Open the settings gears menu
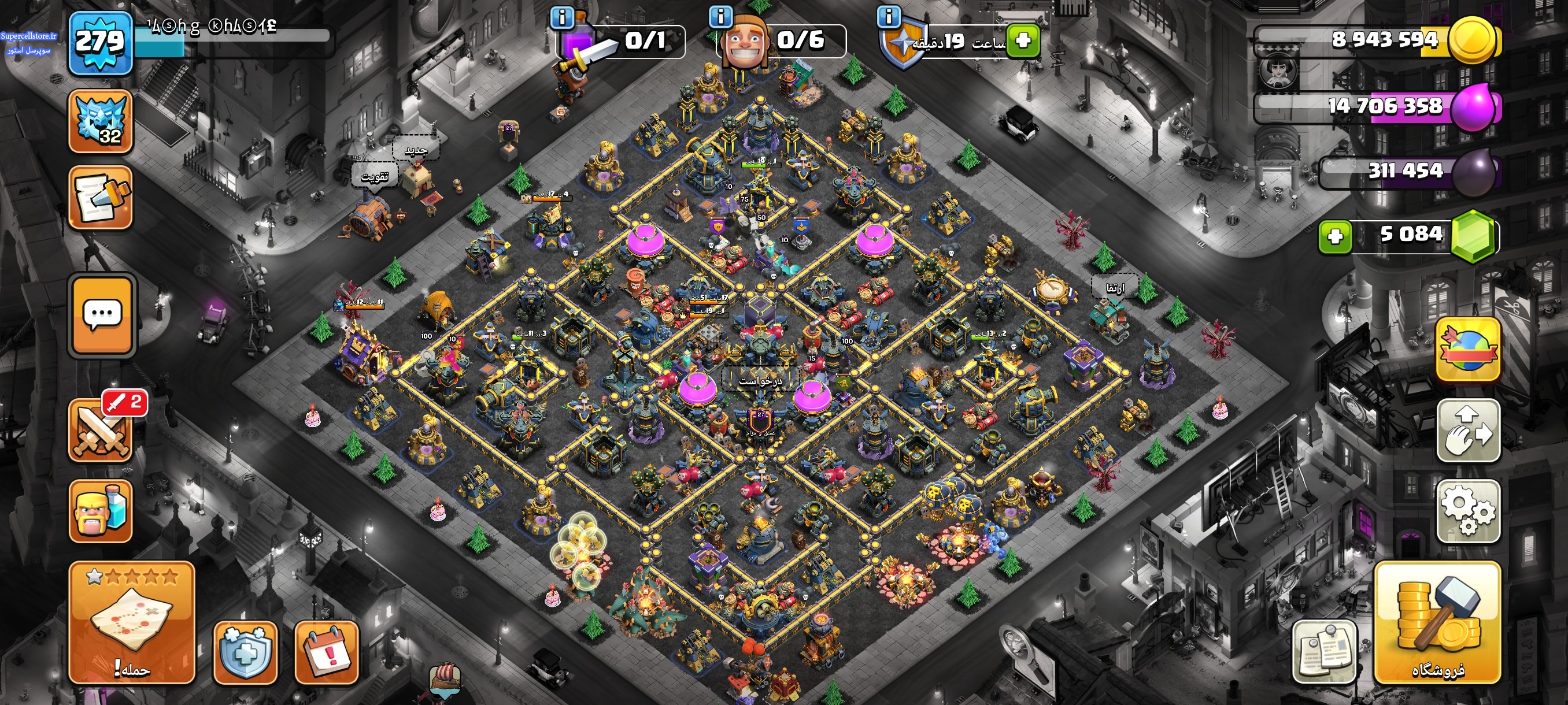 pyautogui.click(x=1468, y=511)
